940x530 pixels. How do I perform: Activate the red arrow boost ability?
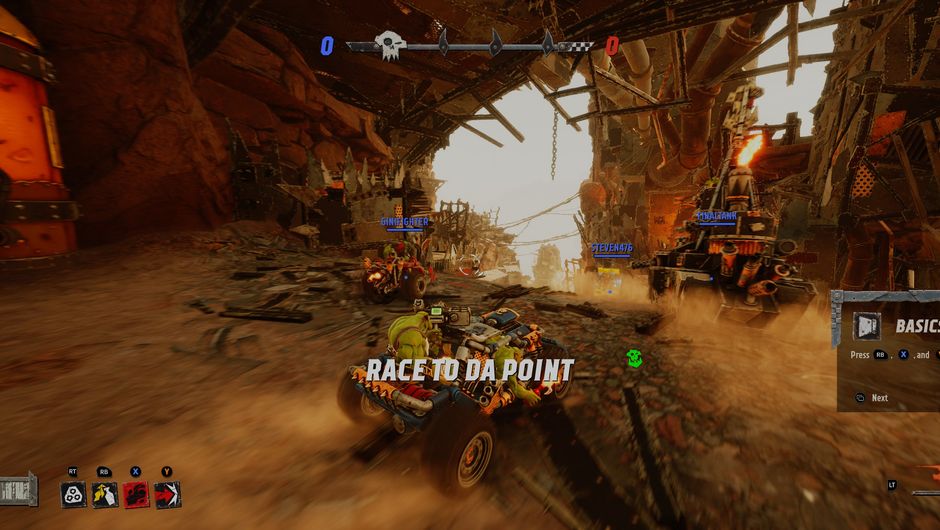pyautogui.click(x=167, y=494)
